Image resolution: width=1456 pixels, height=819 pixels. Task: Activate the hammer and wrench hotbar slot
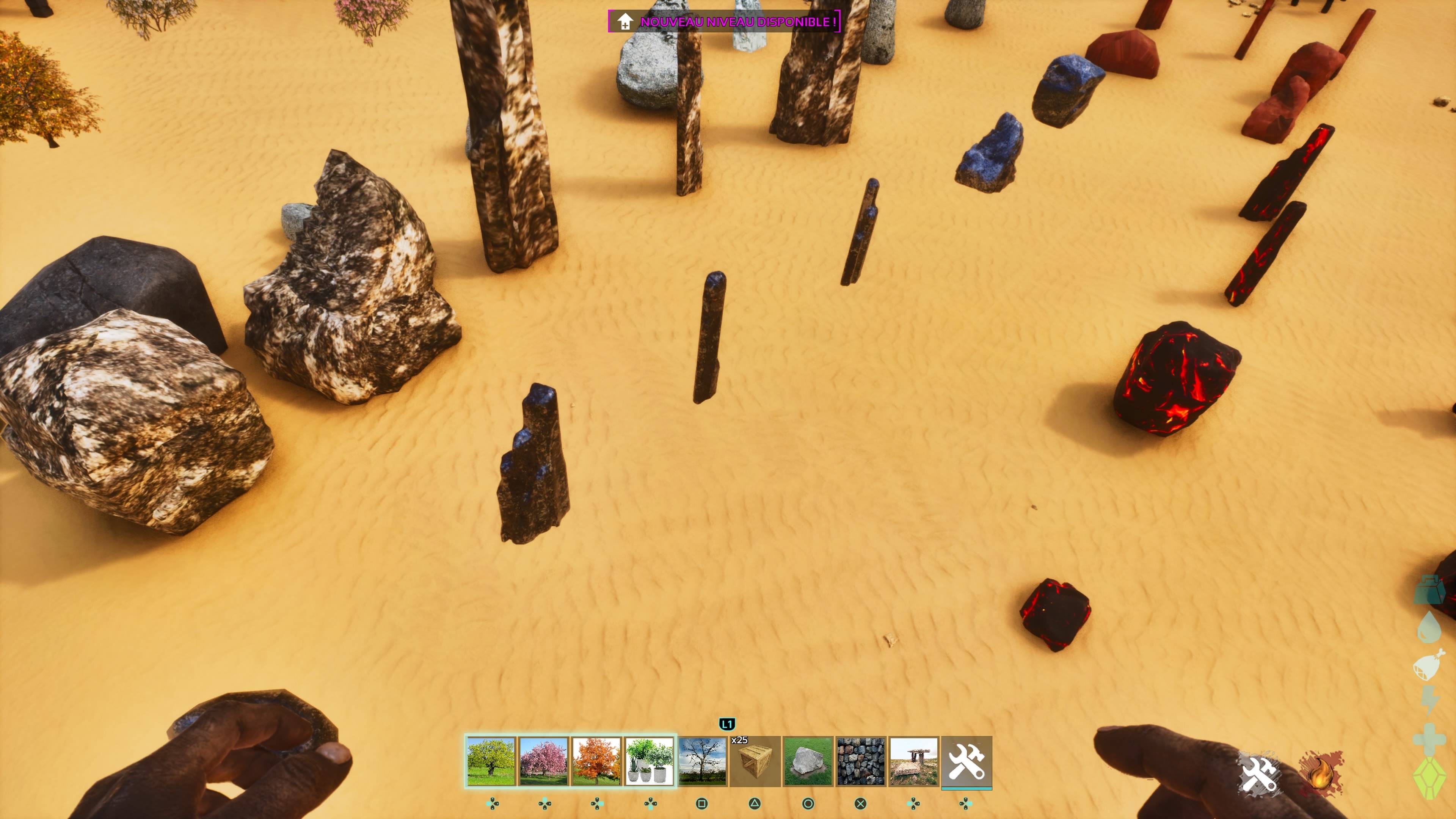966,761
